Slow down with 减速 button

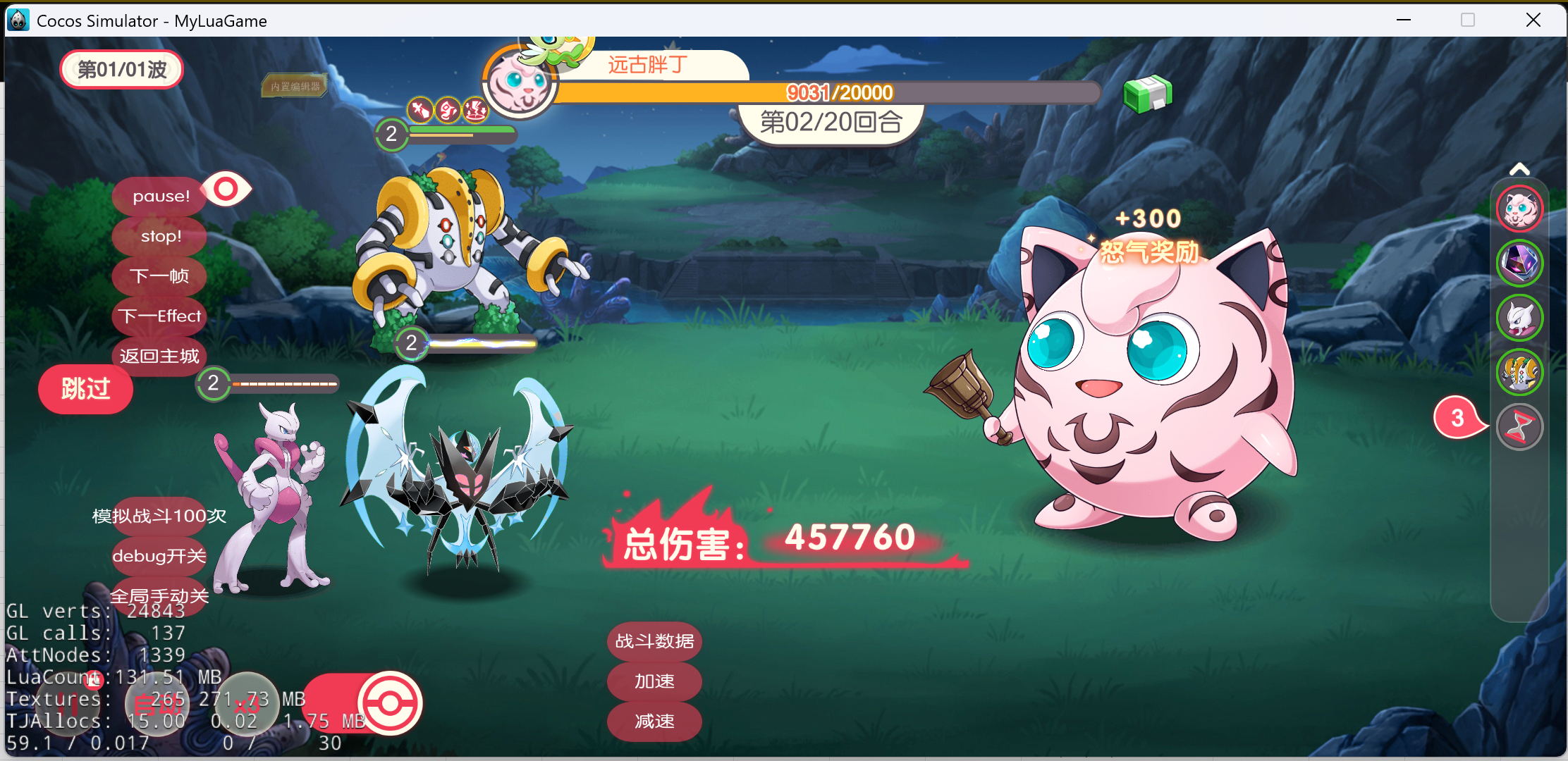654,722
